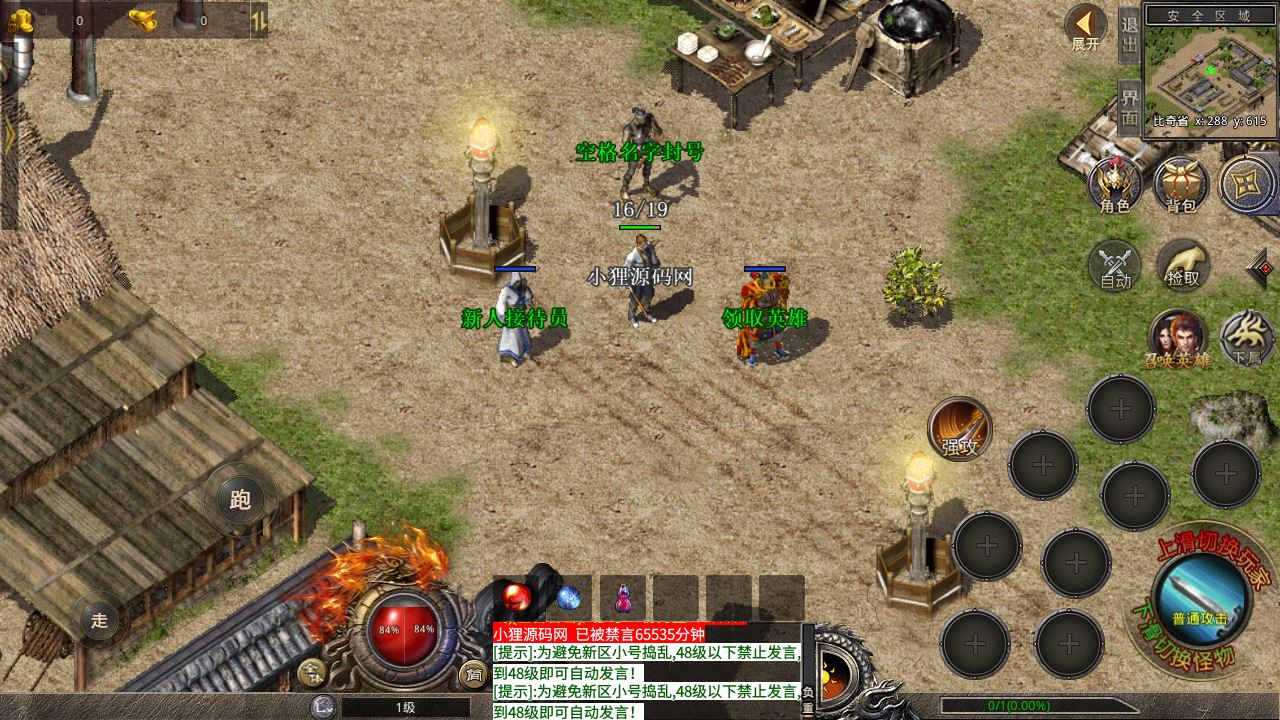This screenshot has height=720, width=1280.
Task: Switch movement to 走 walk mode
Action: pos(99,620)
